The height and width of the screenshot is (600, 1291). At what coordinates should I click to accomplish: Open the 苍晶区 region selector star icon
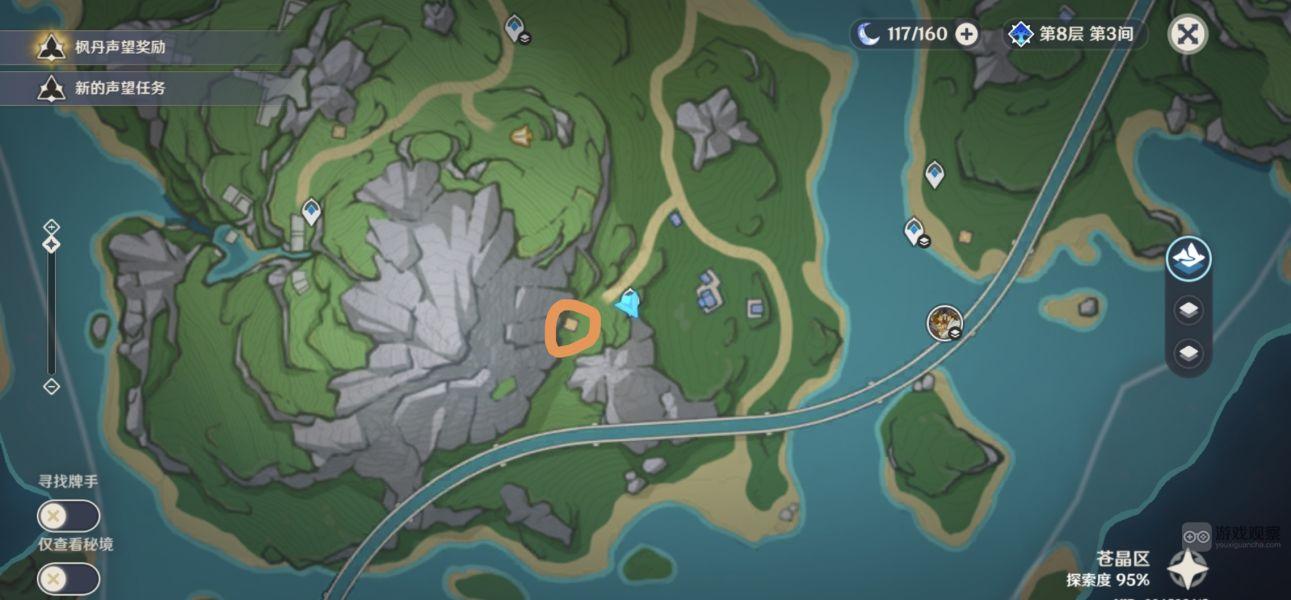(x=1187, y=569)
